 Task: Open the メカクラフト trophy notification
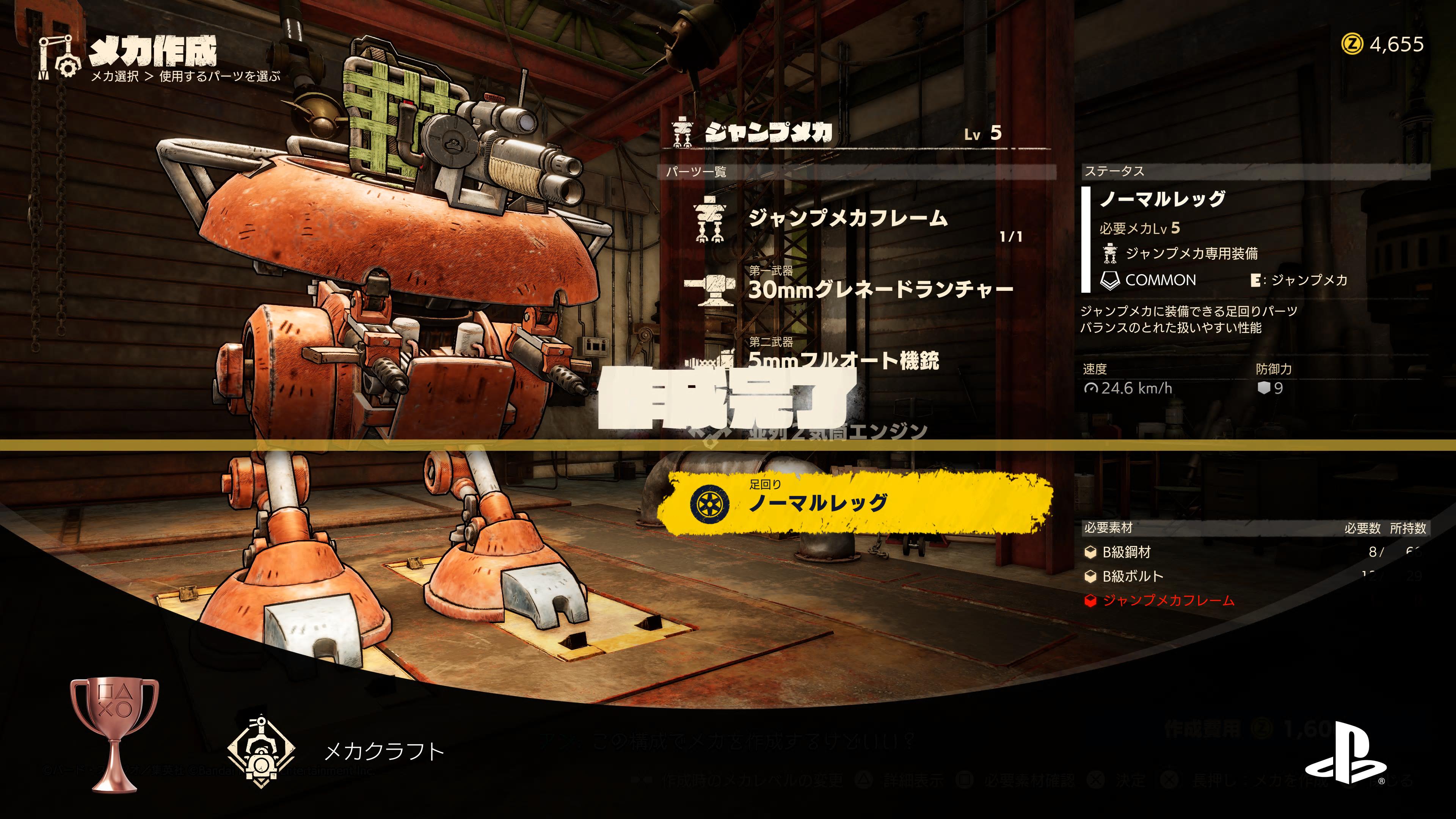tap(384, 752)
